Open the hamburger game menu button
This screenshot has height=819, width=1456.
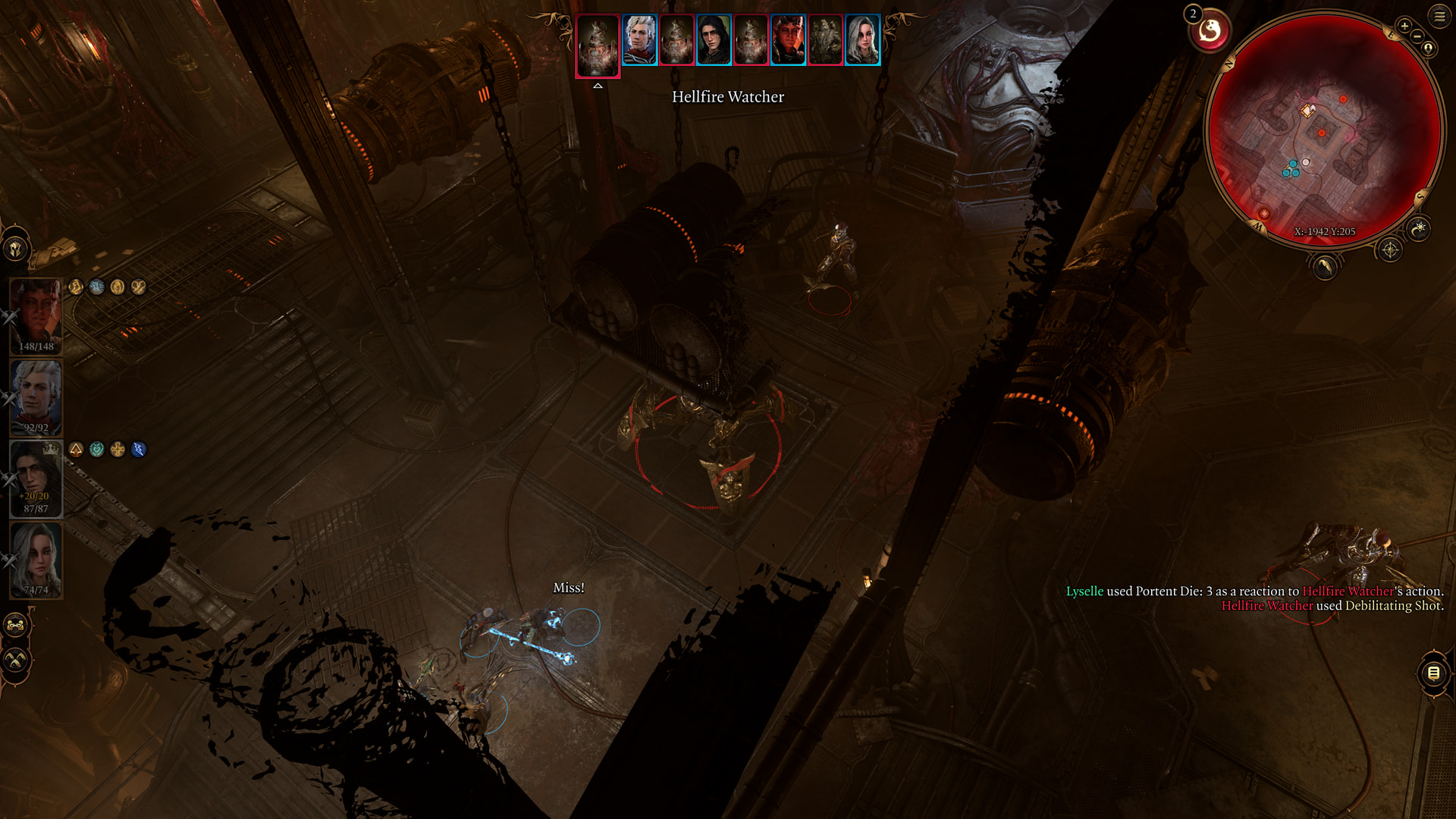click(1439, 16)
